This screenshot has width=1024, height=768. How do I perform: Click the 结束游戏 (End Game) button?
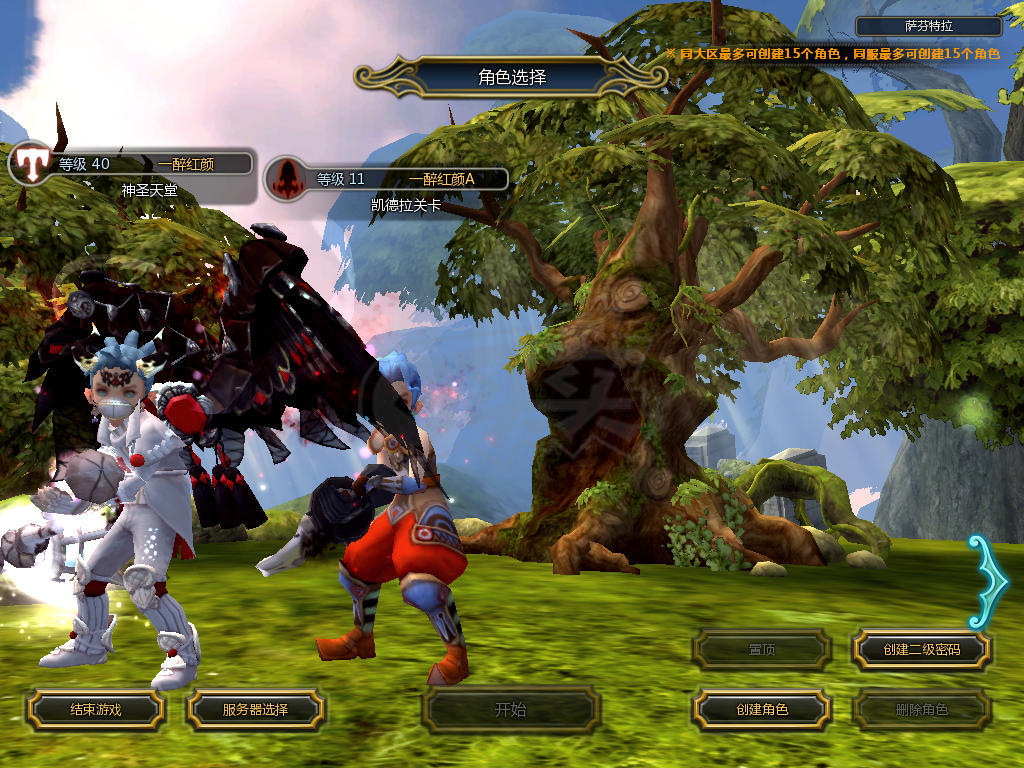coord(95,710)
